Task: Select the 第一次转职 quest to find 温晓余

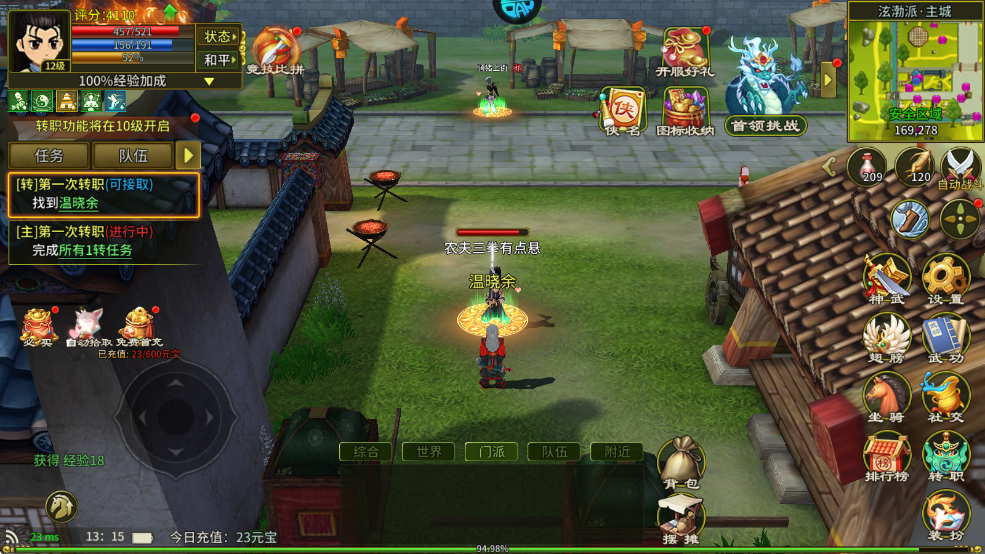Action: pos(104,194)
